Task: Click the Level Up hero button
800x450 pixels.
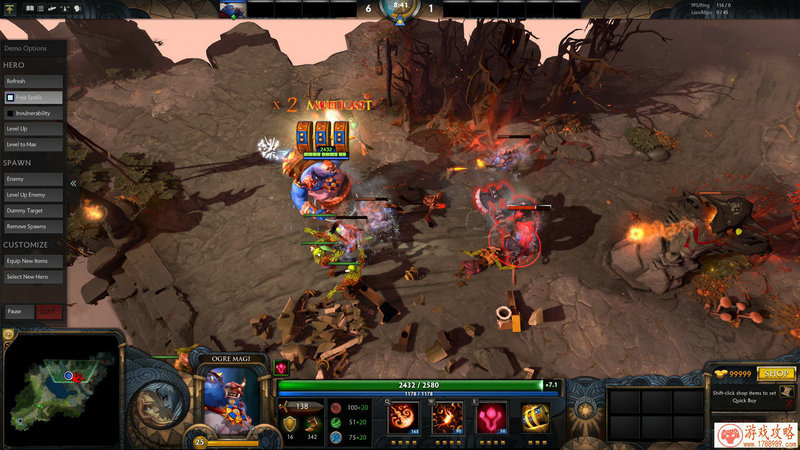Action: click(x=34, y=129)
